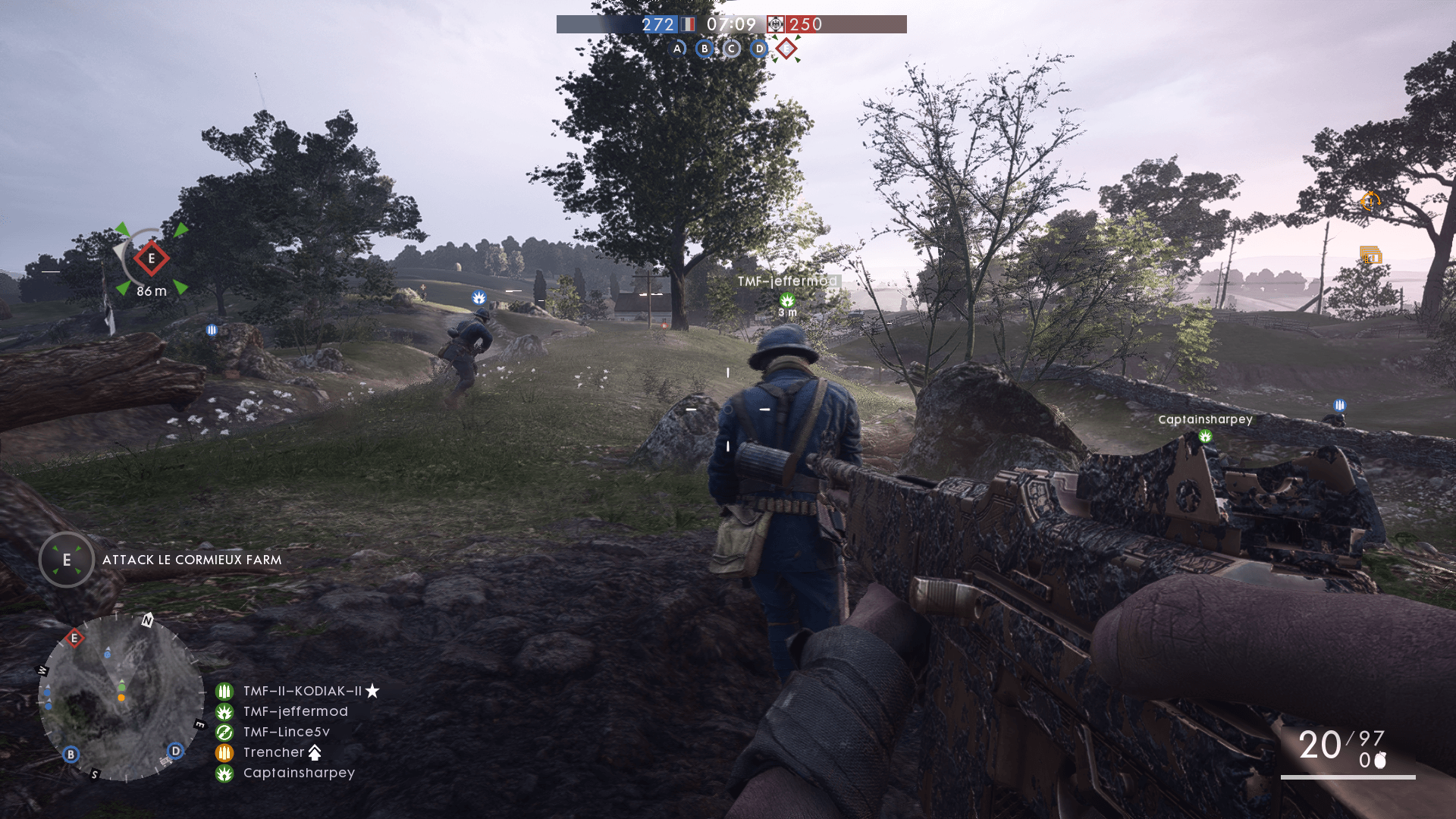Click the D marker on the minimap
This screenshot has height=819, width=1456.
175,751
